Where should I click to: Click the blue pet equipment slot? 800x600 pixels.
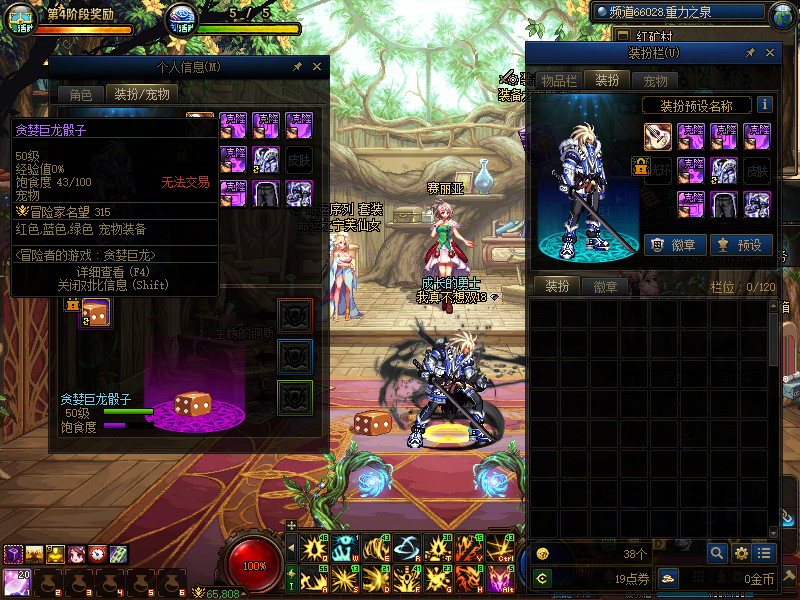click(295, 356)
